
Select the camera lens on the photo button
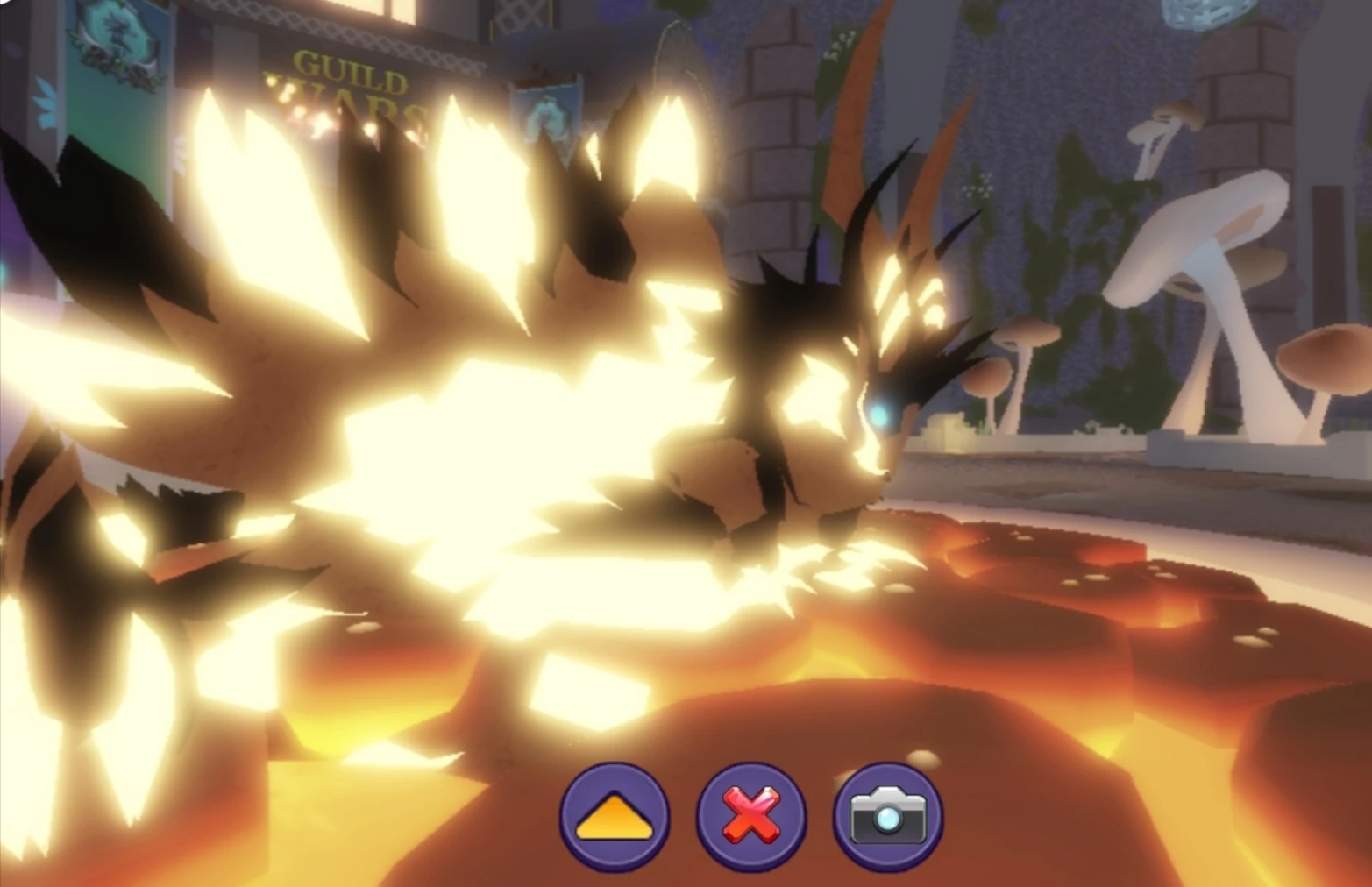pos(889,817)
